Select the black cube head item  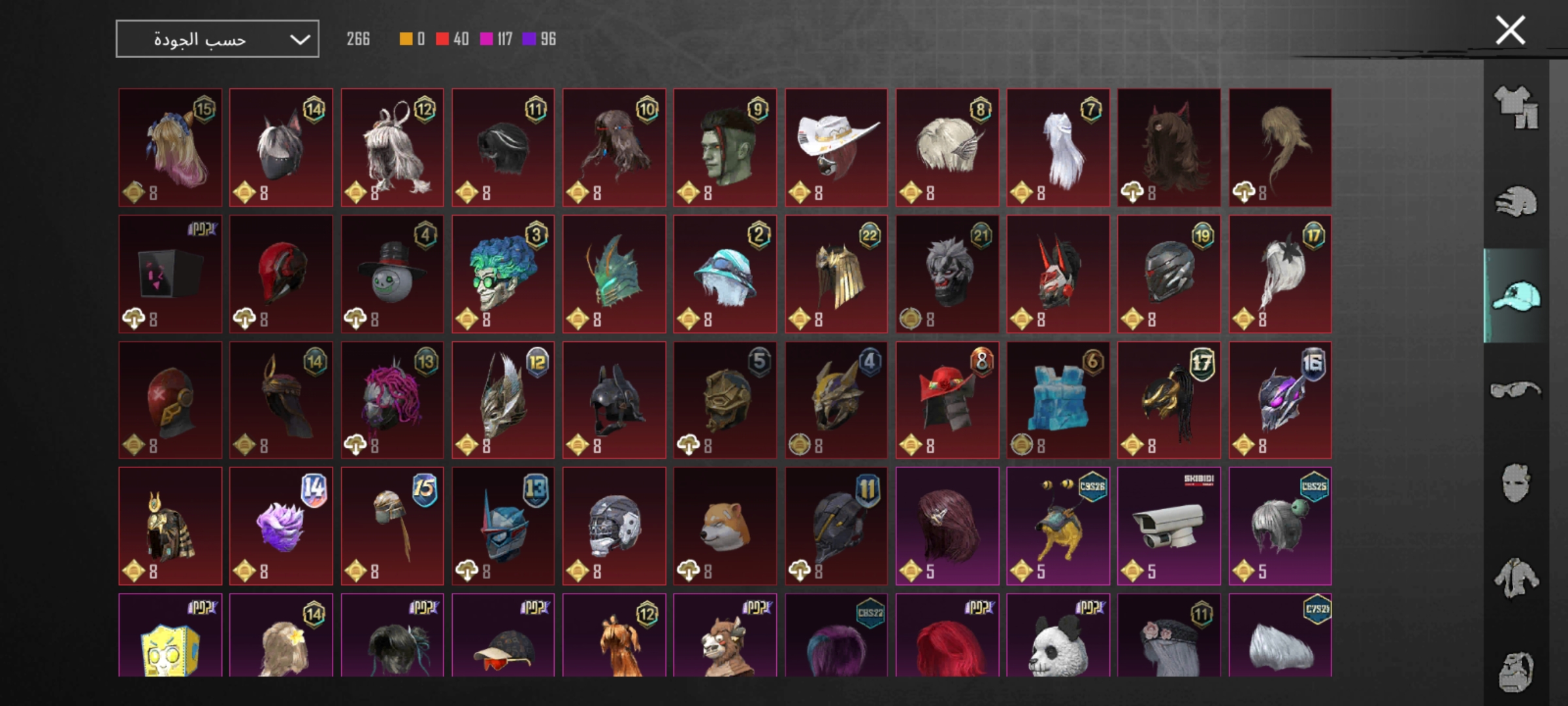(x=170, y=274)
